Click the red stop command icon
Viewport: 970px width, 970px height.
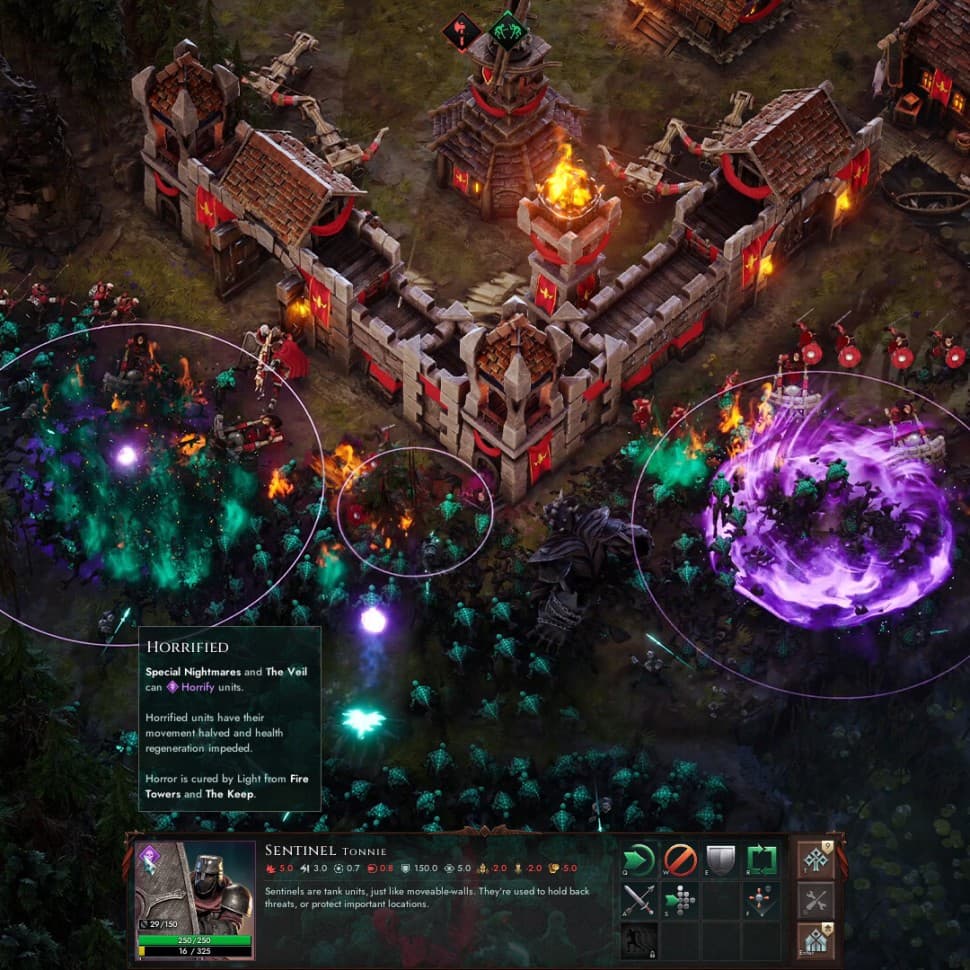(680, 860)
